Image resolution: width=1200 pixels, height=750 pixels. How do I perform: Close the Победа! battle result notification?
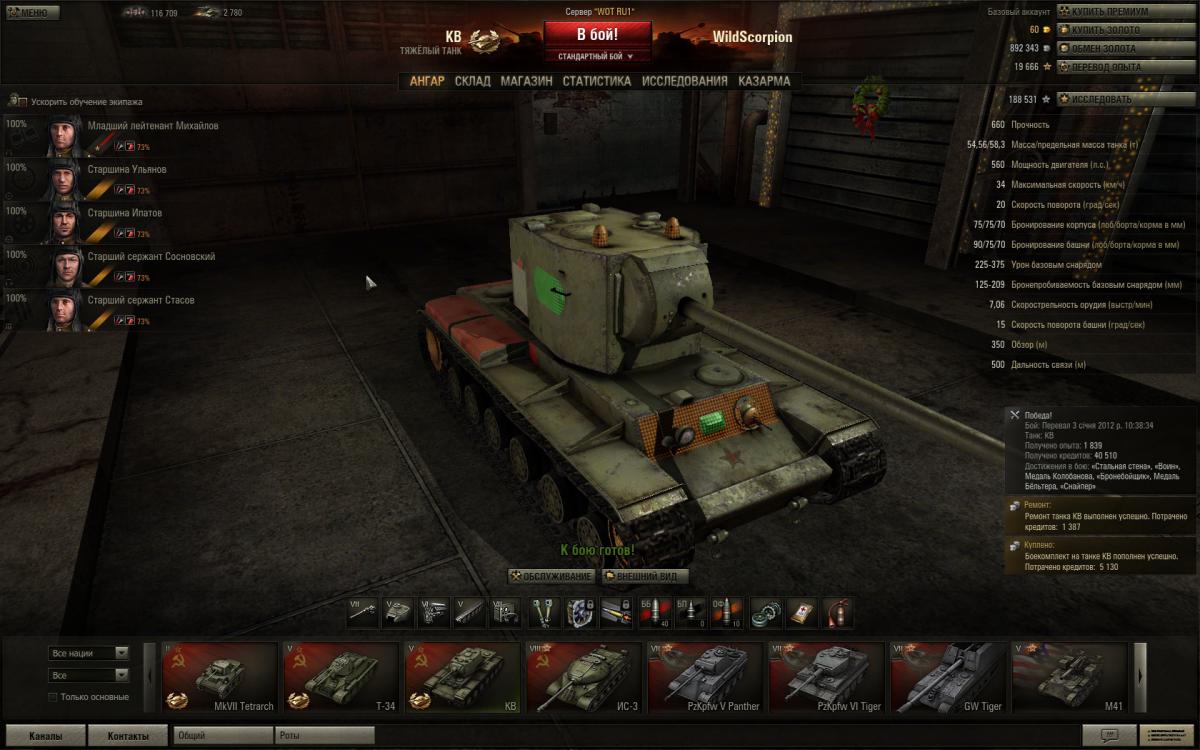click(x=1015, y=414)
